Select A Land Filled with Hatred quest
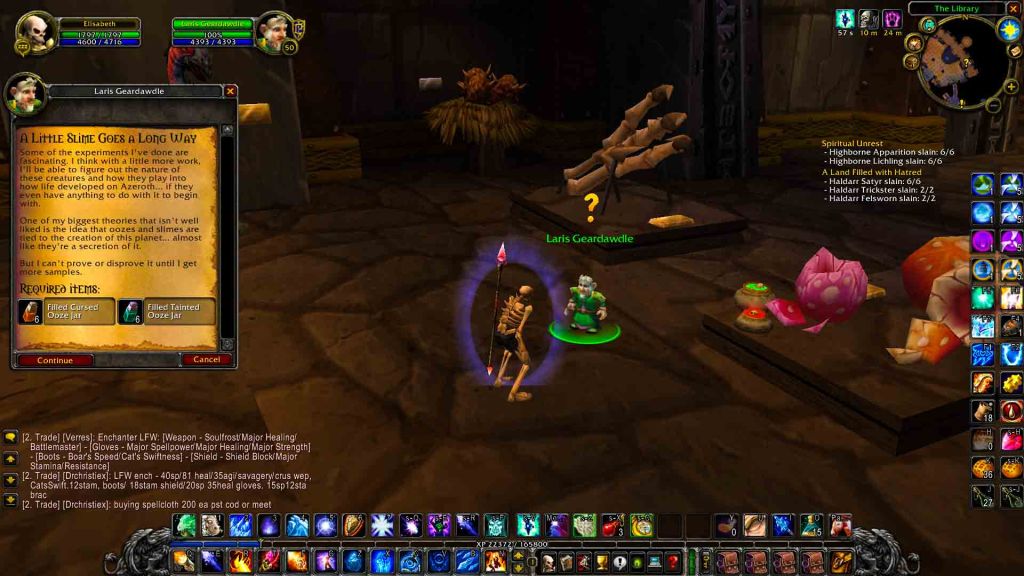The image size is (1024, 576). [x=871, y=172]
